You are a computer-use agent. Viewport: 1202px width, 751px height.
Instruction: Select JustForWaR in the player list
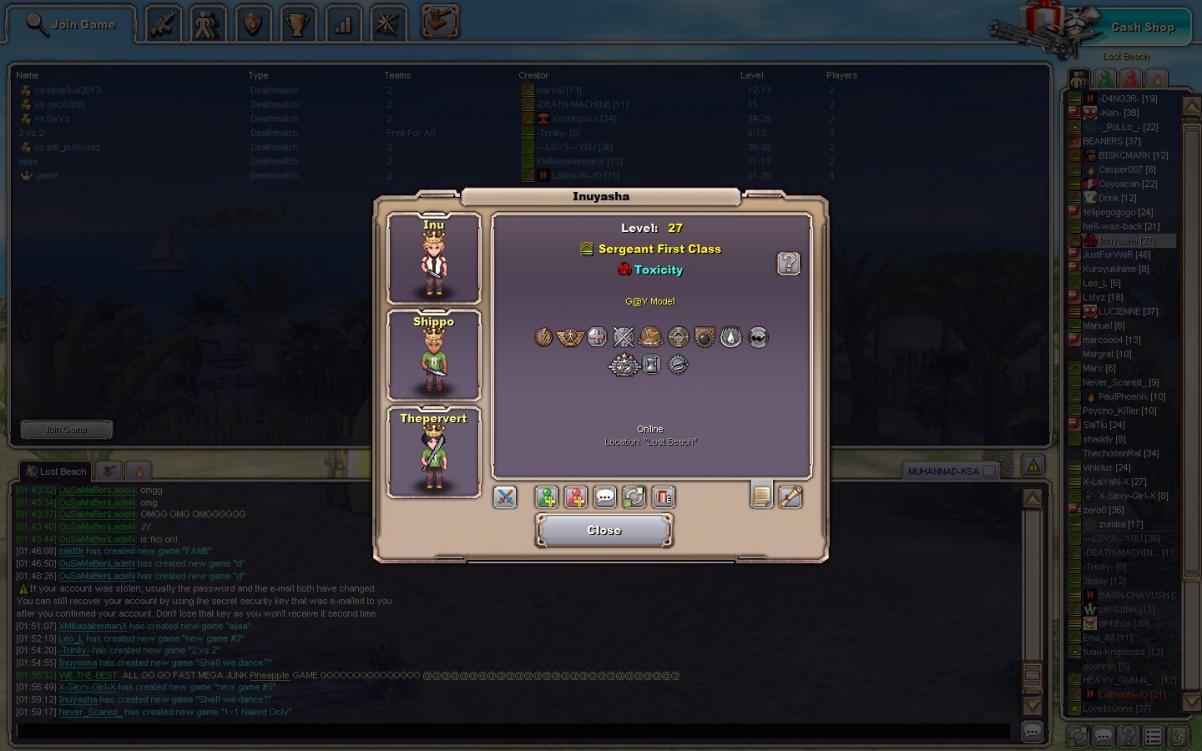[1116, 255]
